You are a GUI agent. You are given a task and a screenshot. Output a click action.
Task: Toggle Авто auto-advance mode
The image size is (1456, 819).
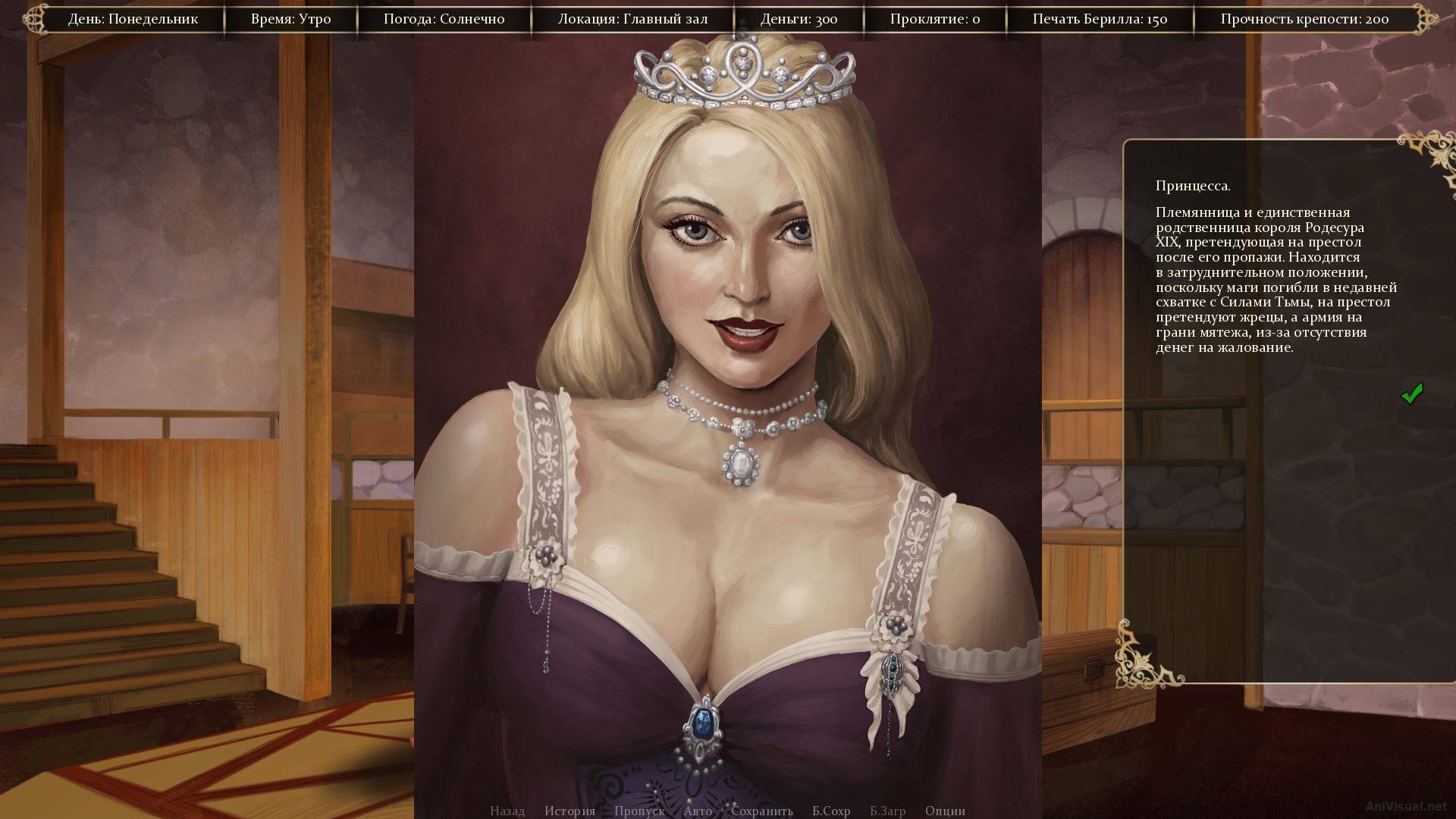698,811
